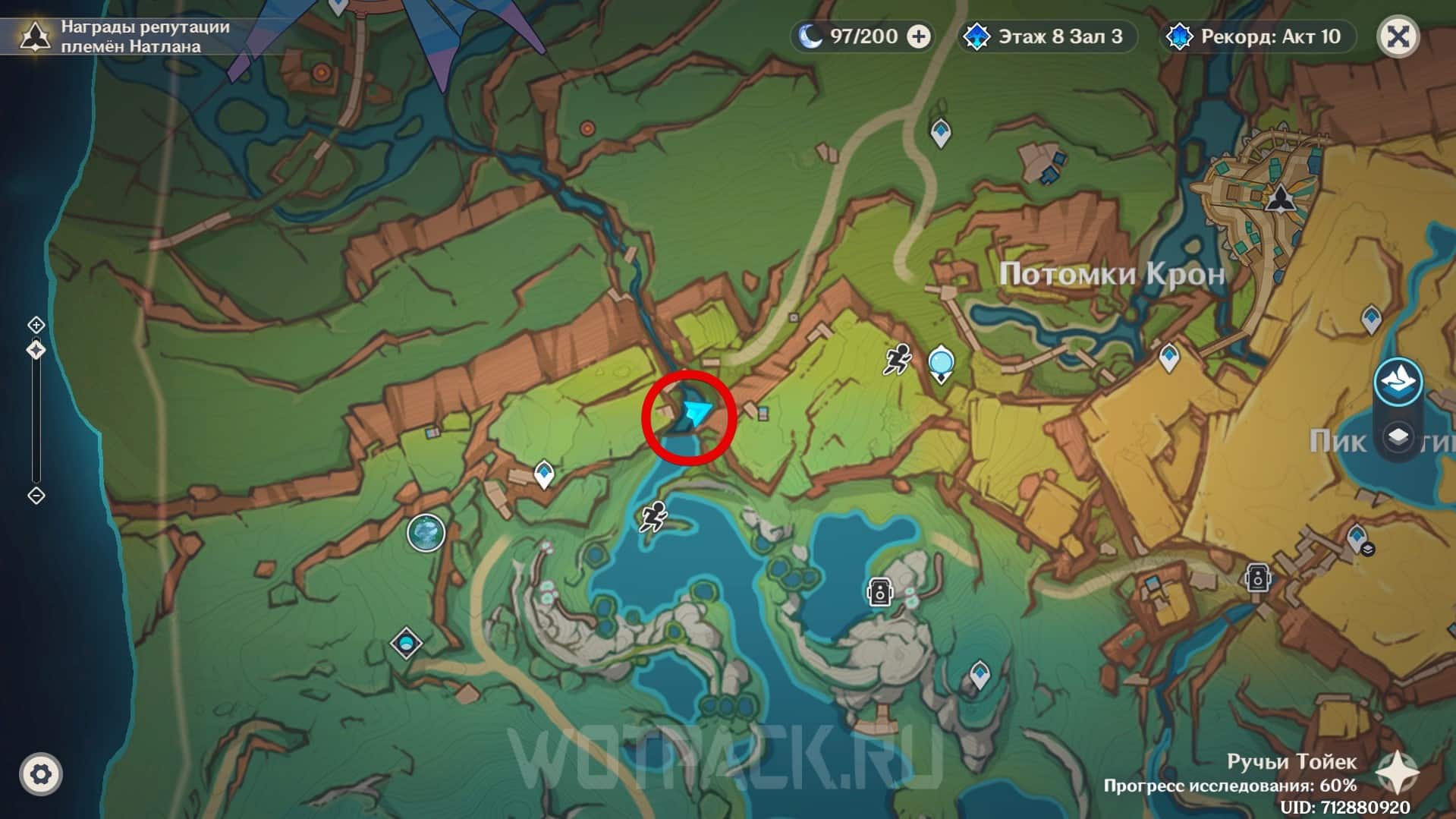1456x819 pixels.
Task: Toggle the underground layers map button
Action: click(1398, 438)
